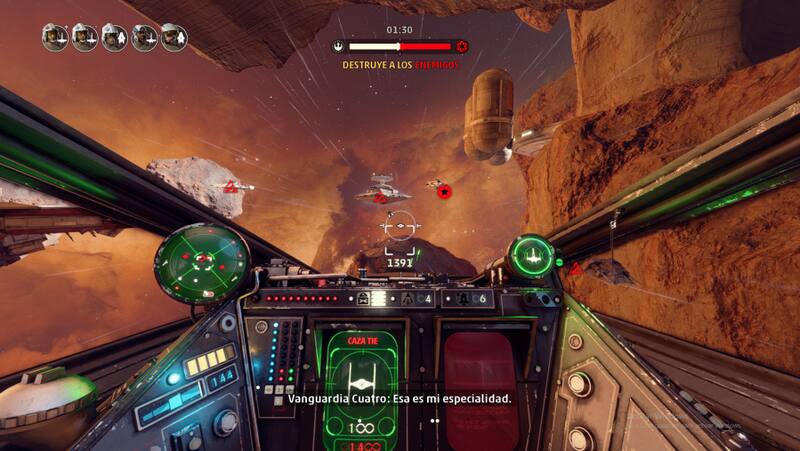Click the central targeting reticle

[x=400, y=227]
